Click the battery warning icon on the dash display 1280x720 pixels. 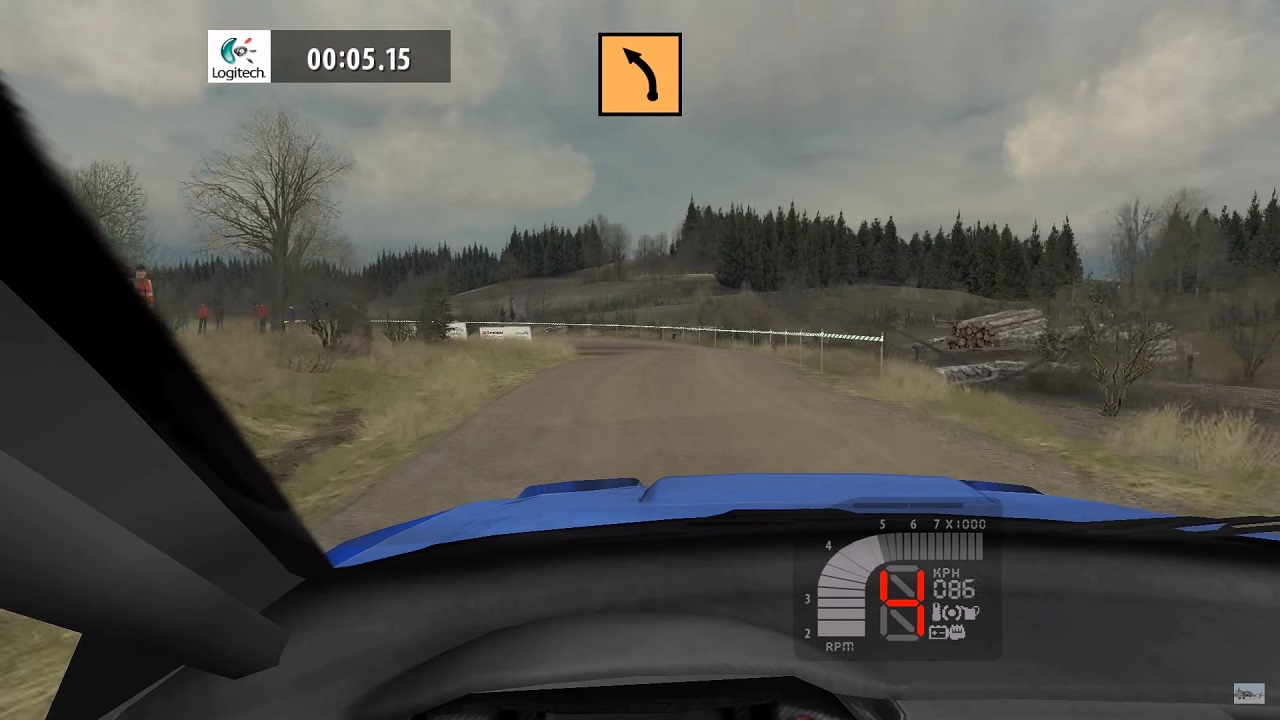(938, 632)
